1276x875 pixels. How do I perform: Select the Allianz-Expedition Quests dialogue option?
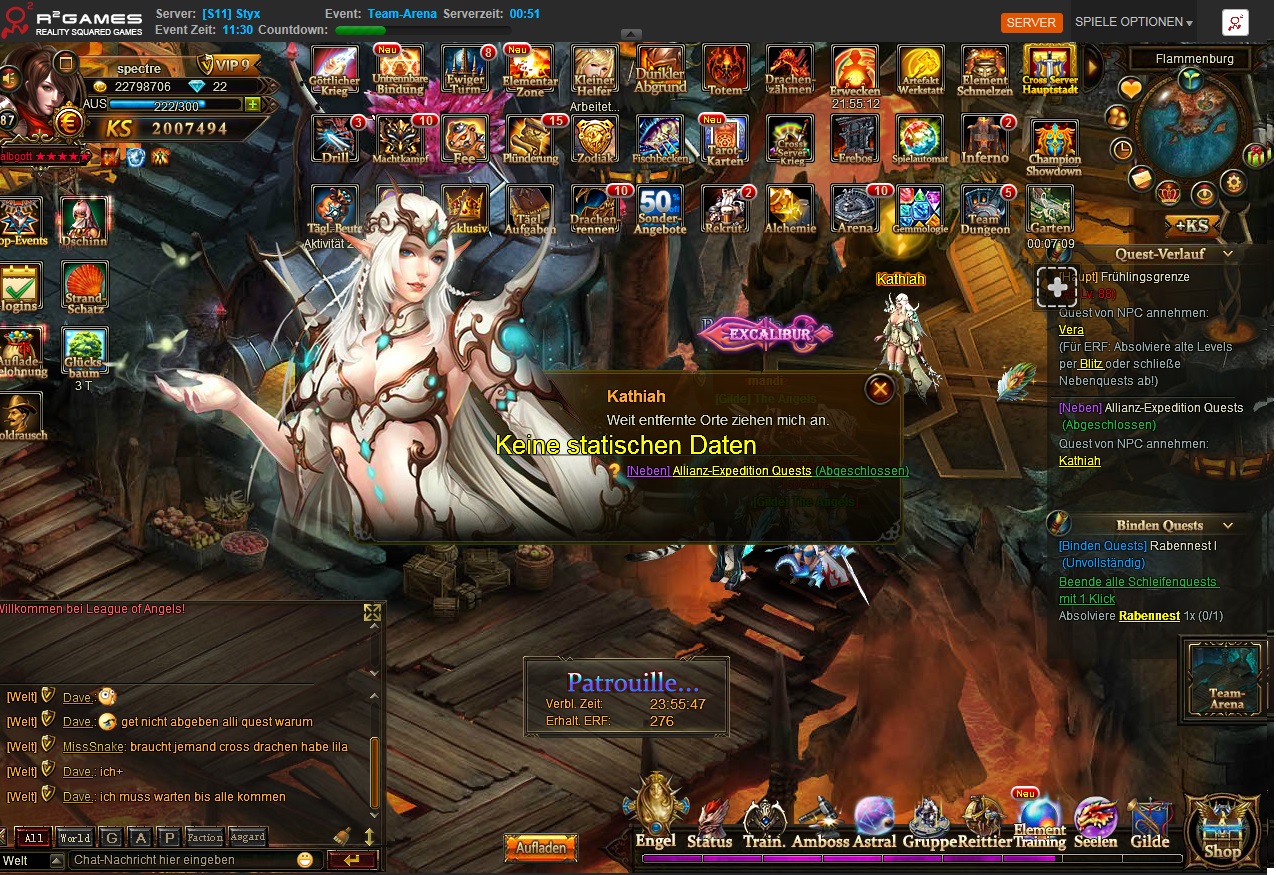click(741, 471)
